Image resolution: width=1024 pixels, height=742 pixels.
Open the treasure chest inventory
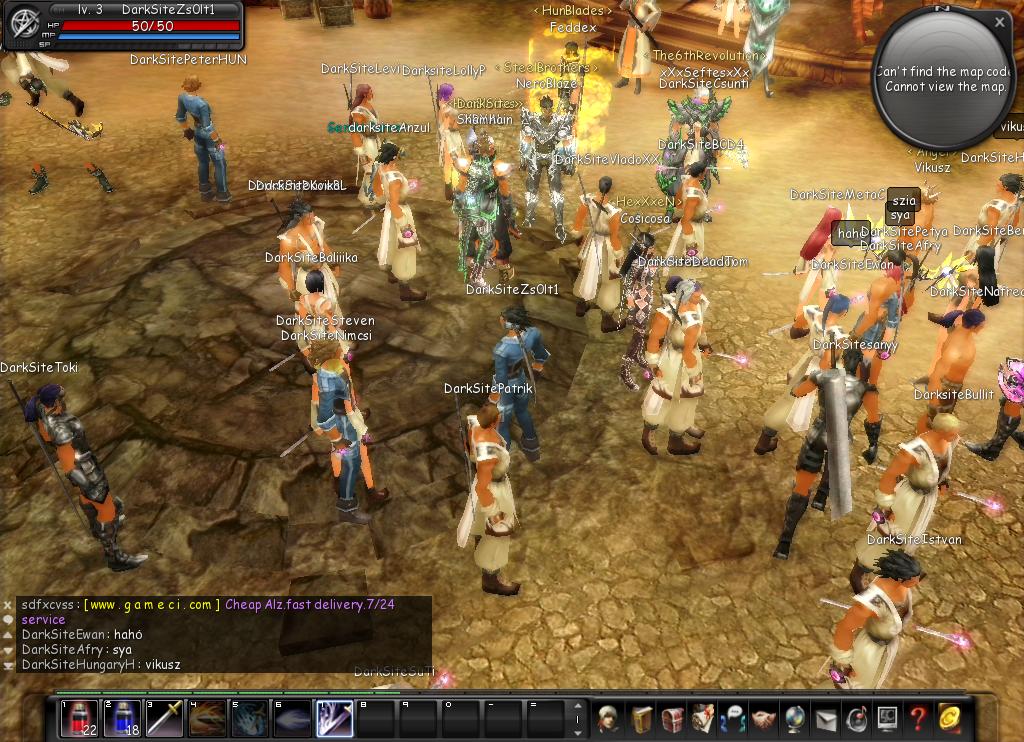pos(672,719)
